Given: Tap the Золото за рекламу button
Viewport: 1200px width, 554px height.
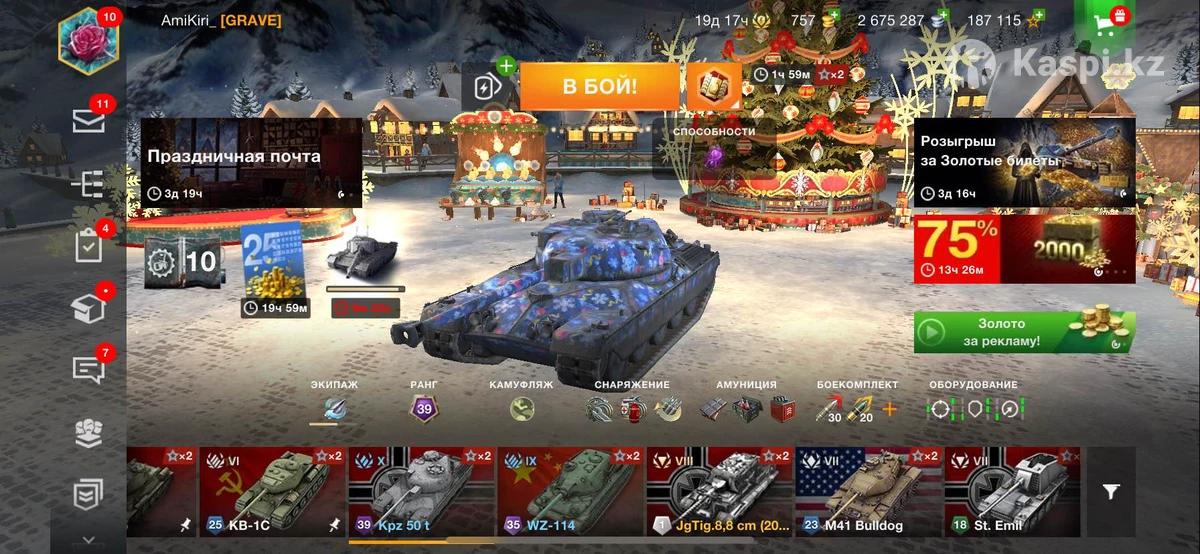Looking at the screenshot, I should point(1024,332).
